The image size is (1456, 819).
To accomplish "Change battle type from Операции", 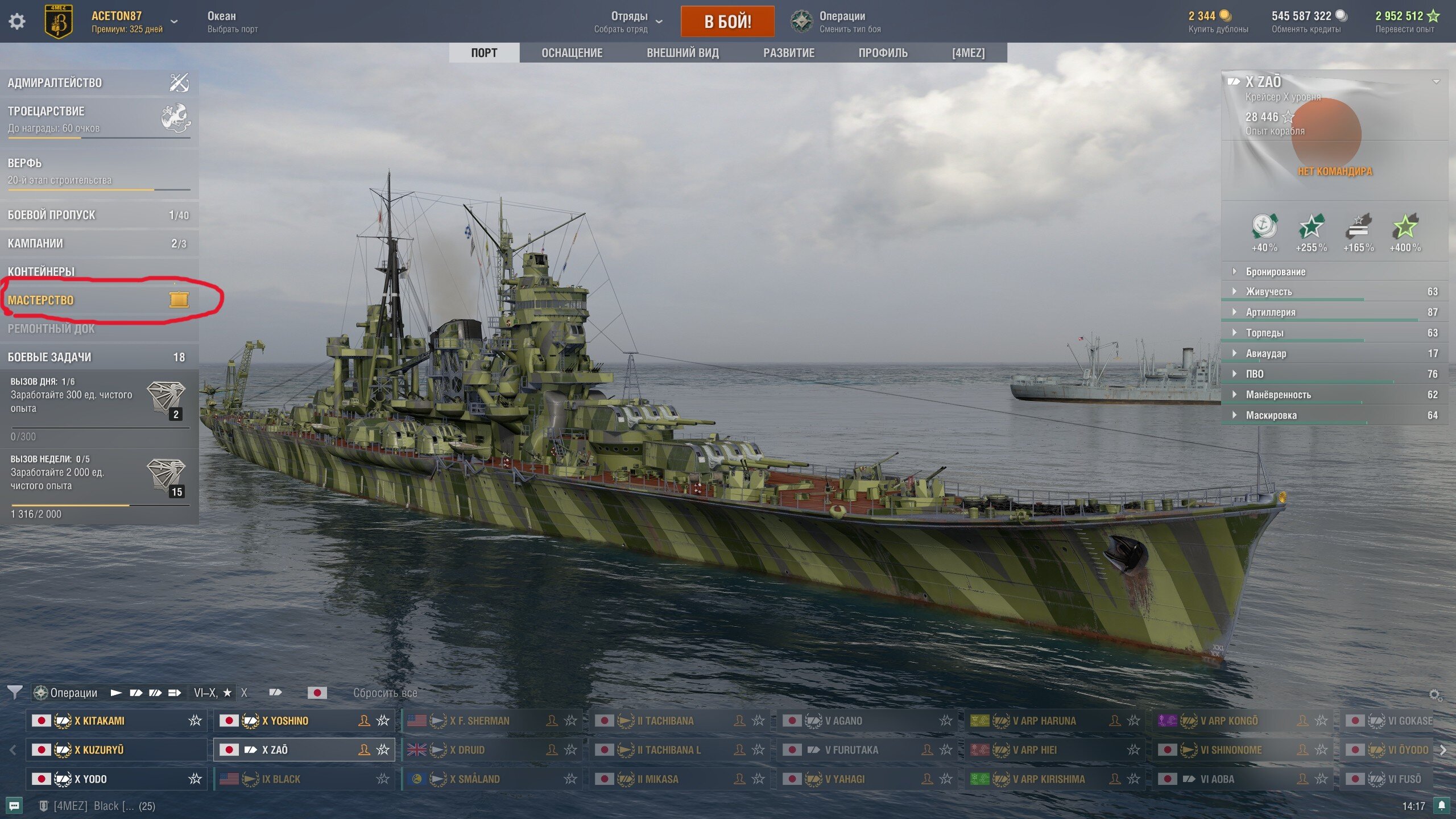I will coord(836,22).
